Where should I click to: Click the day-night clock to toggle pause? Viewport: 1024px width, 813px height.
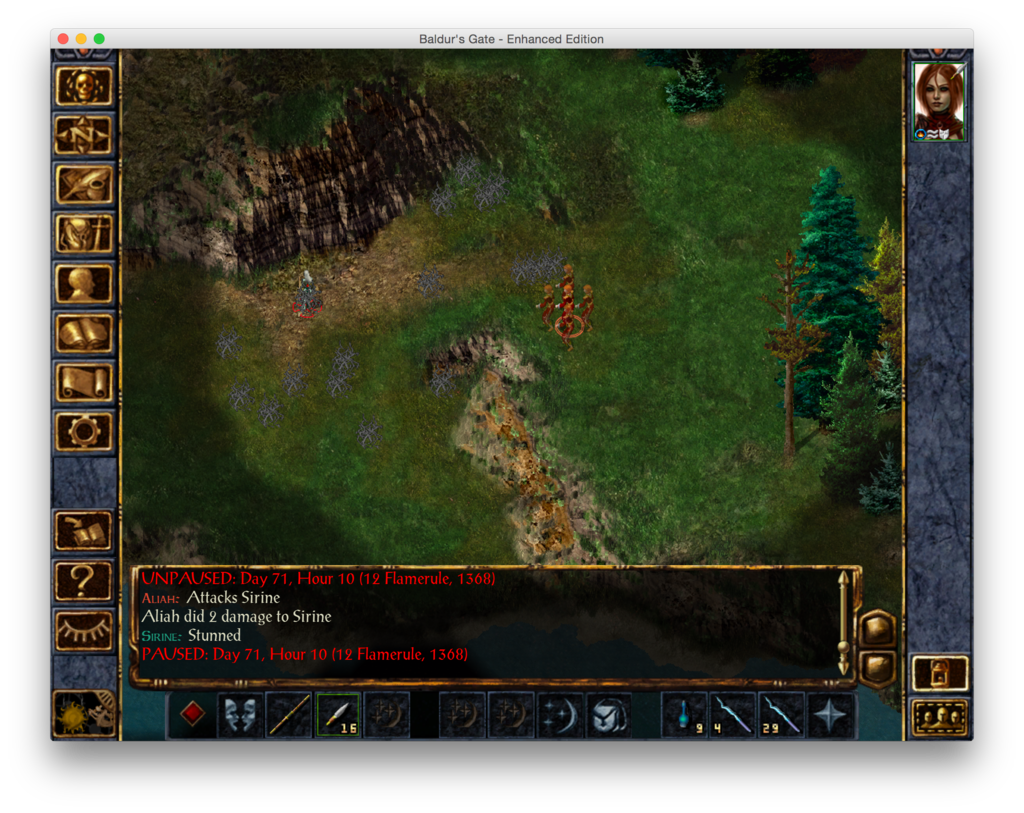[x=84, y=712]
